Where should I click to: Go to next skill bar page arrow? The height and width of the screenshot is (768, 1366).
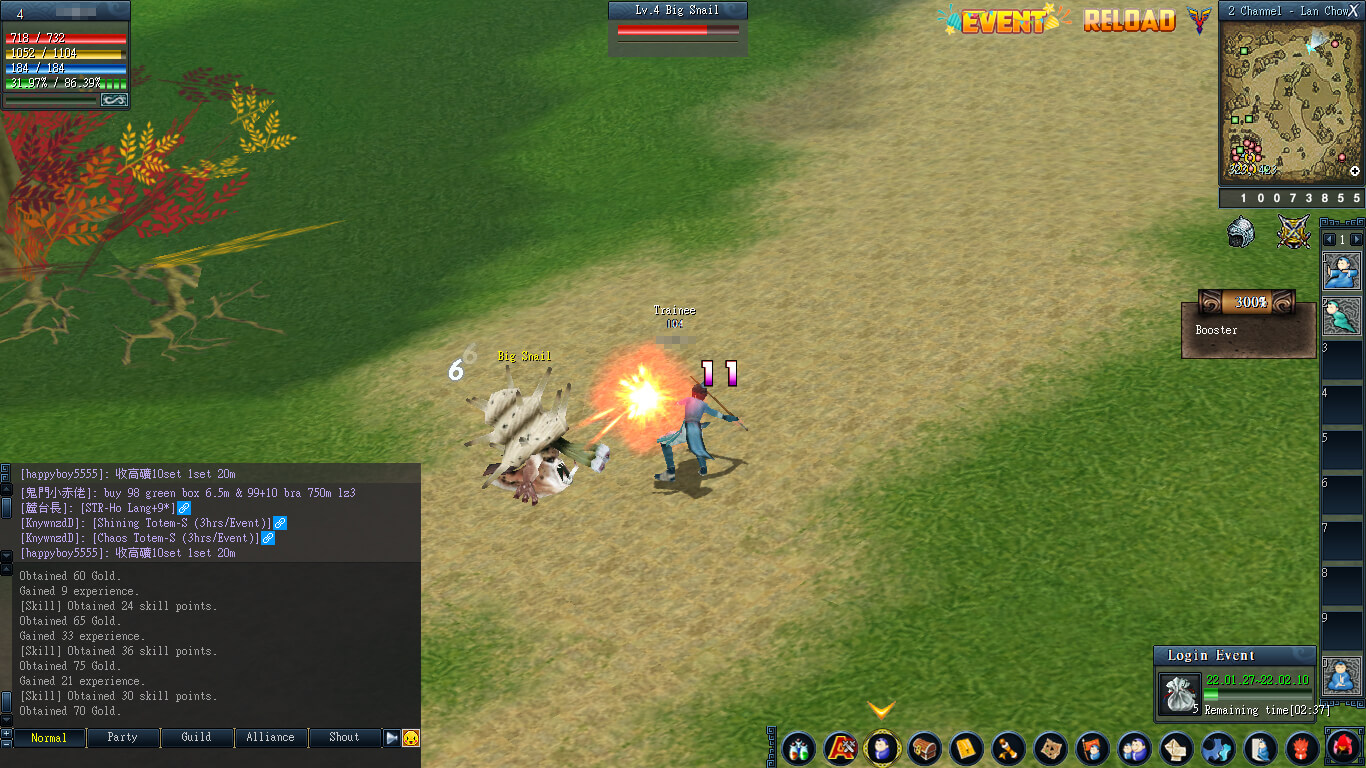point(1356,240)
